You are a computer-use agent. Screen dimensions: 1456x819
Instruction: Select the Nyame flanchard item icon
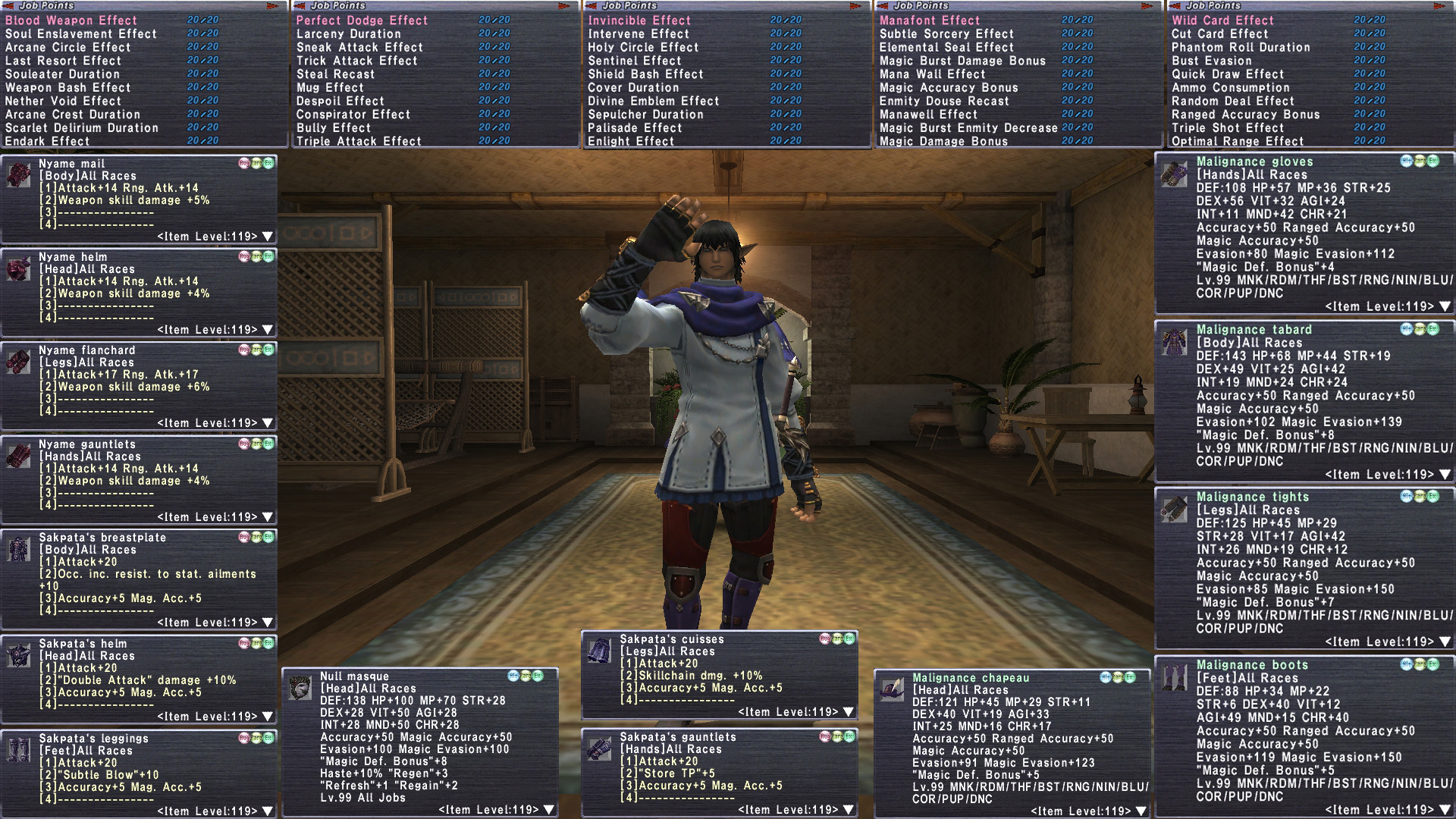coord(18,362)
